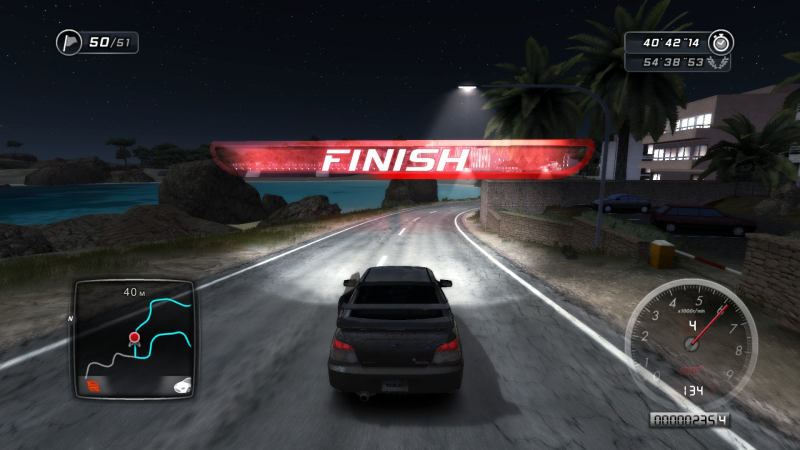This screenshot has height=450, width=800.
Task: Click the laurel wreath icon beside the target time
Action: click(719, 62)
